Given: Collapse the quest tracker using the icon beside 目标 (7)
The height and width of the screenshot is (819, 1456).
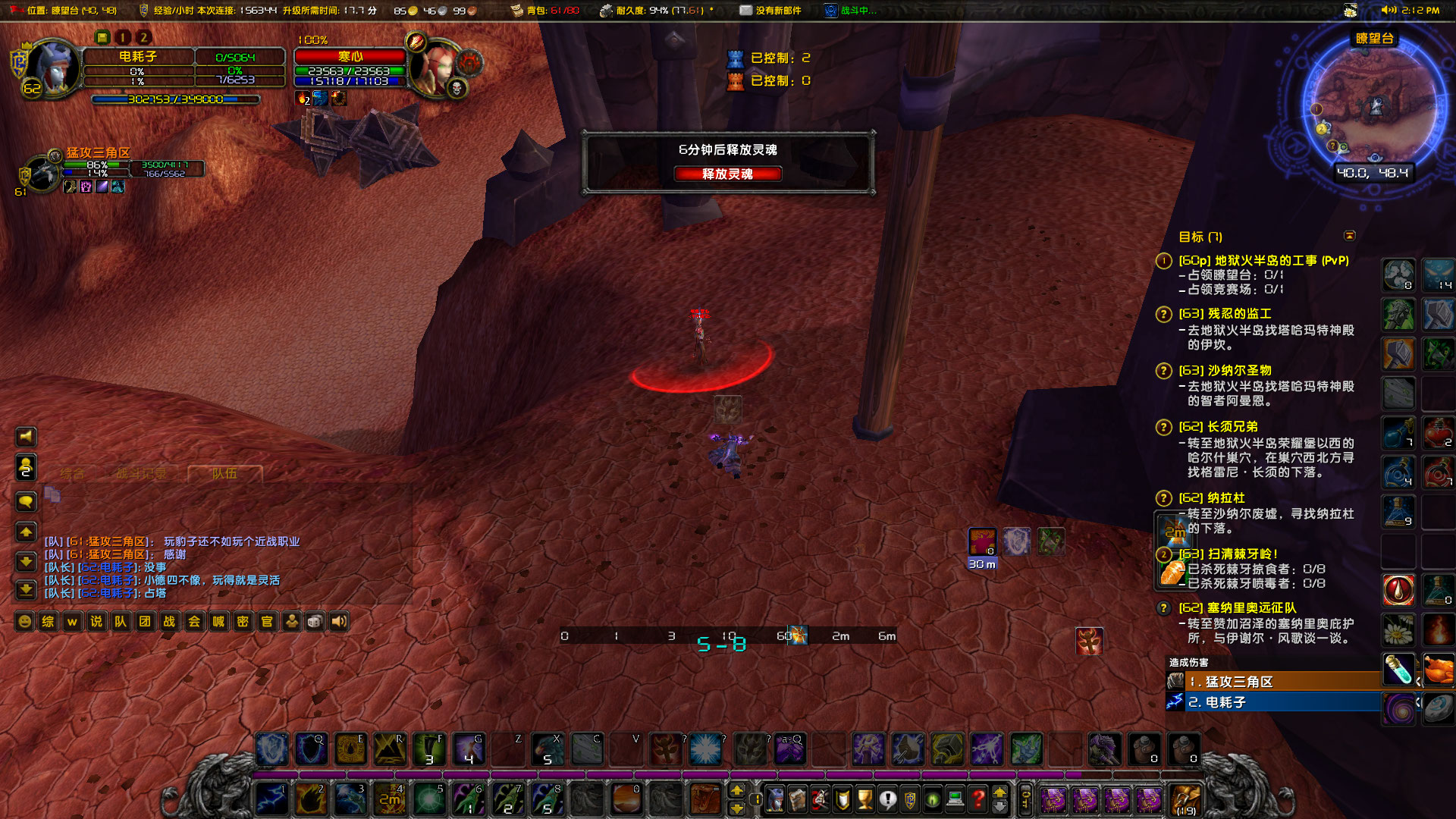Looking at the screenshot, I should pos(1351,236).
